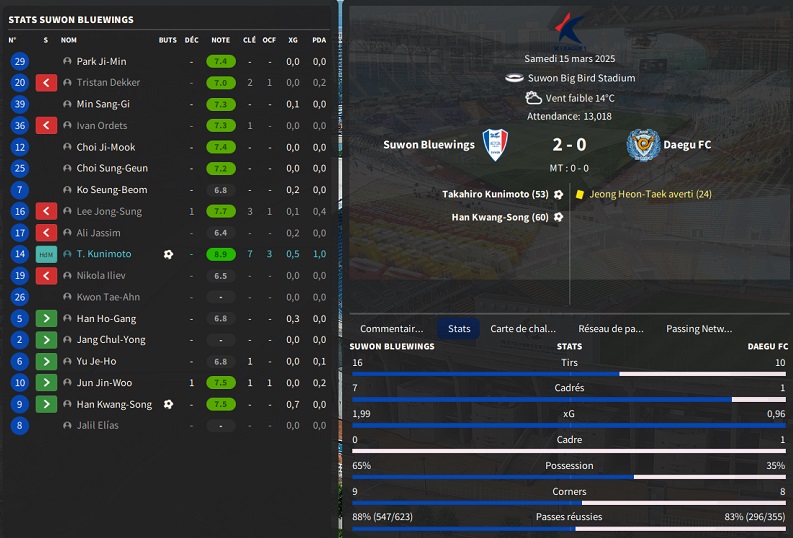Choose Choi Sung-Geun in the stats list
Image resolution: width=793 pixels, height=538 pixels.
pyautogui.click(x=112, y=168)
